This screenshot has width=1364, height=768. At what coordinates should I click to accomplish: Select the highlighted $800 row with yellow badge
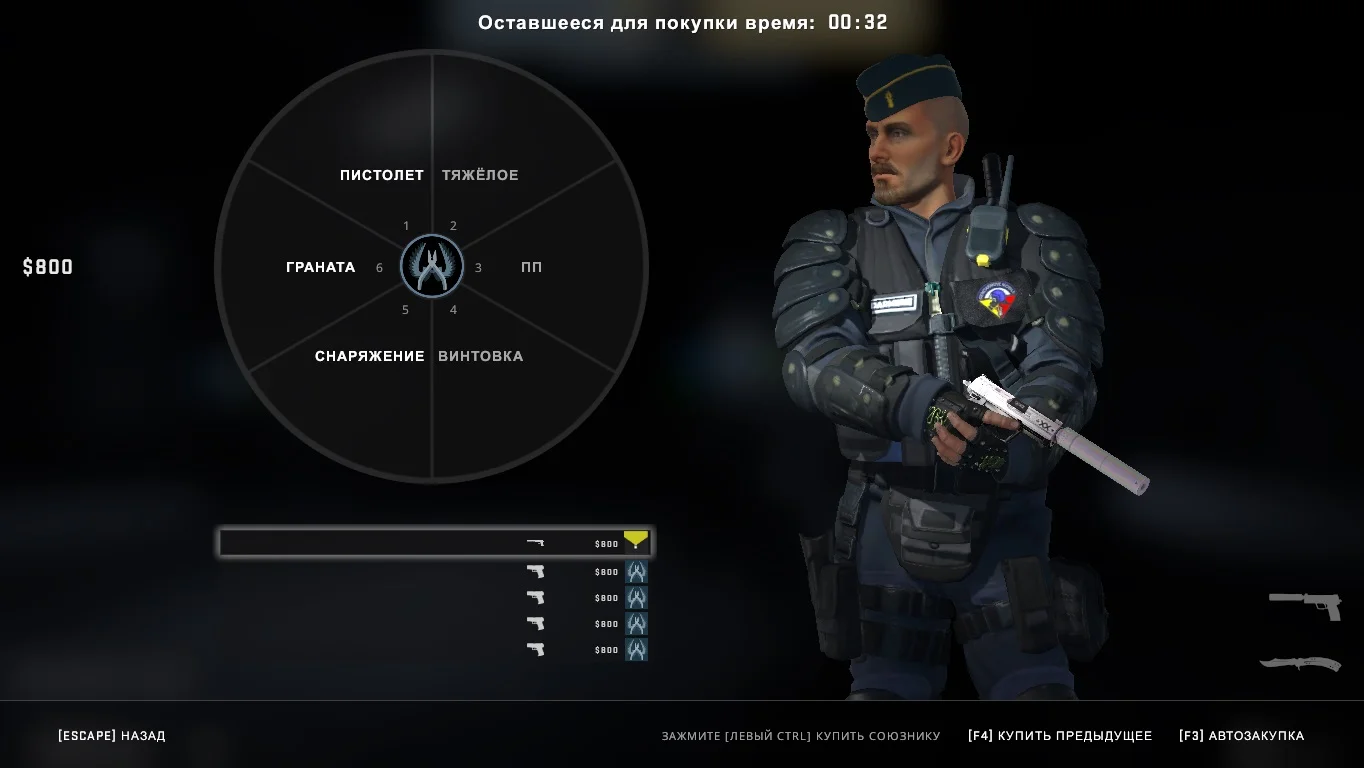(x=436, y=543)
